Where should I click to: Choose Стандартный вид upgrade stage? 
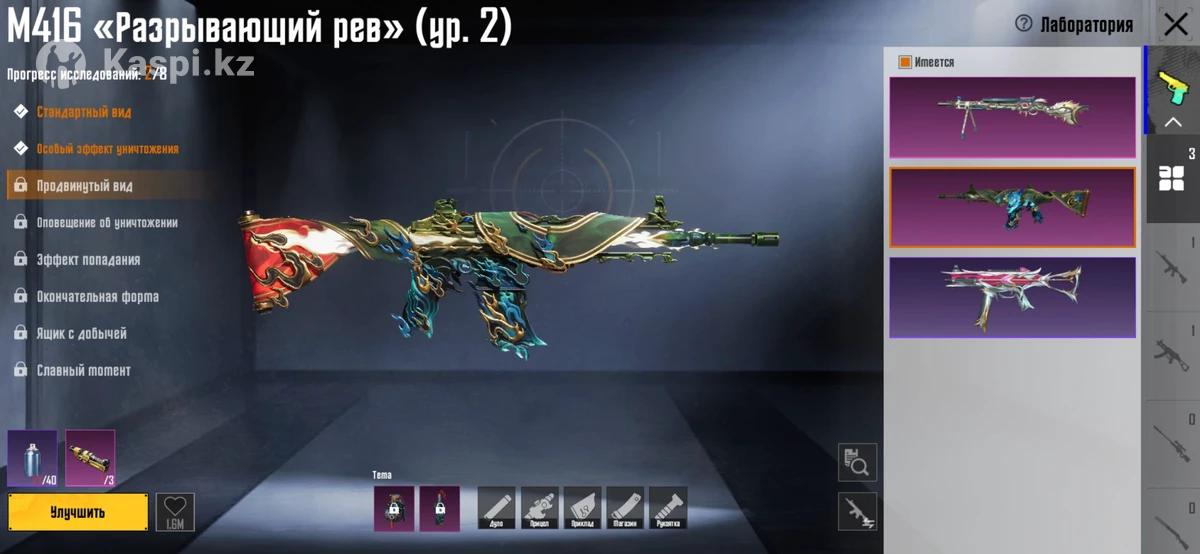(84, 112)
